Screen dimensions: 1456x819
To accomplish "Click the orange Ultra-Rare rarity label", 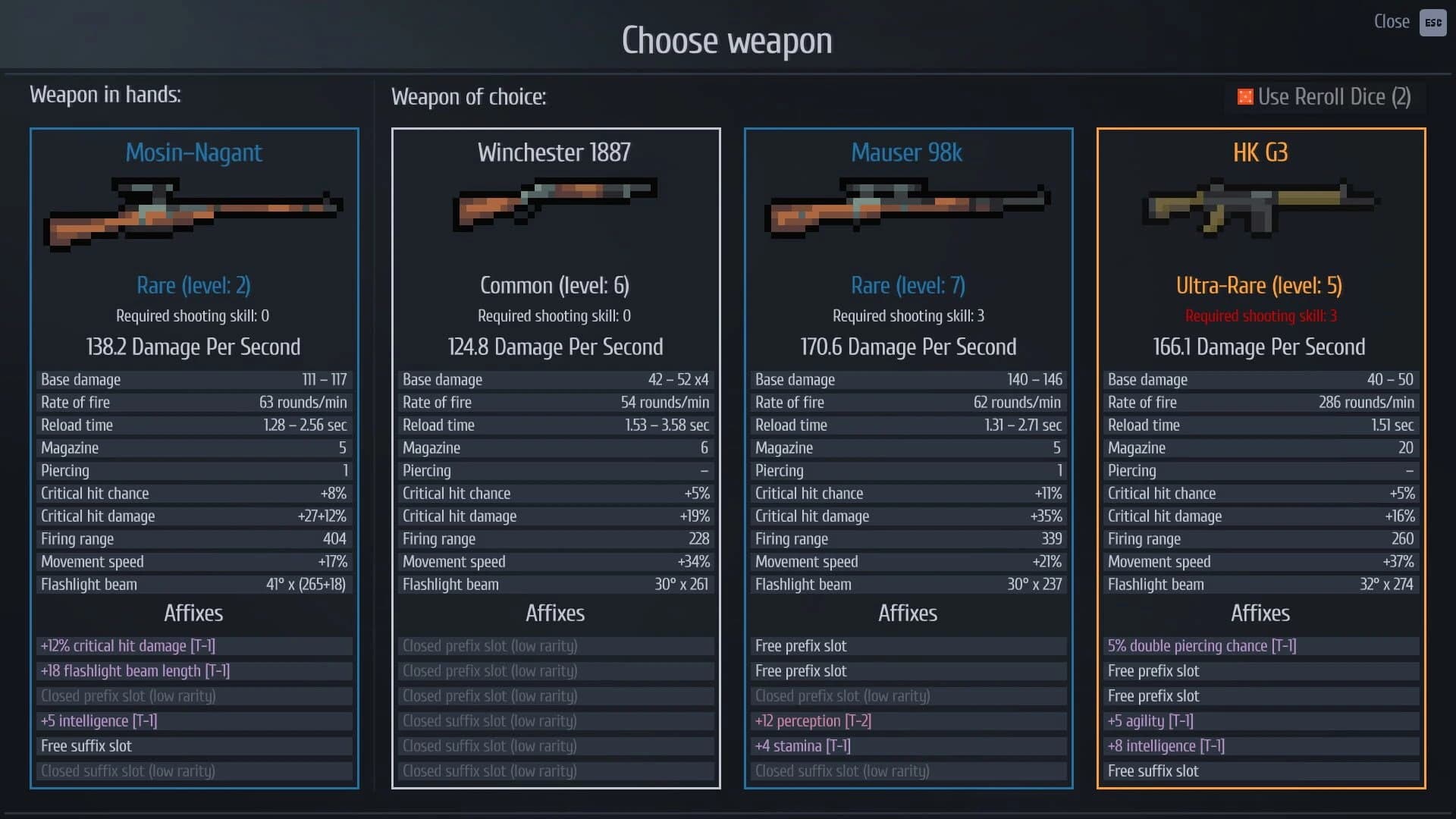I will [1260, 285].
